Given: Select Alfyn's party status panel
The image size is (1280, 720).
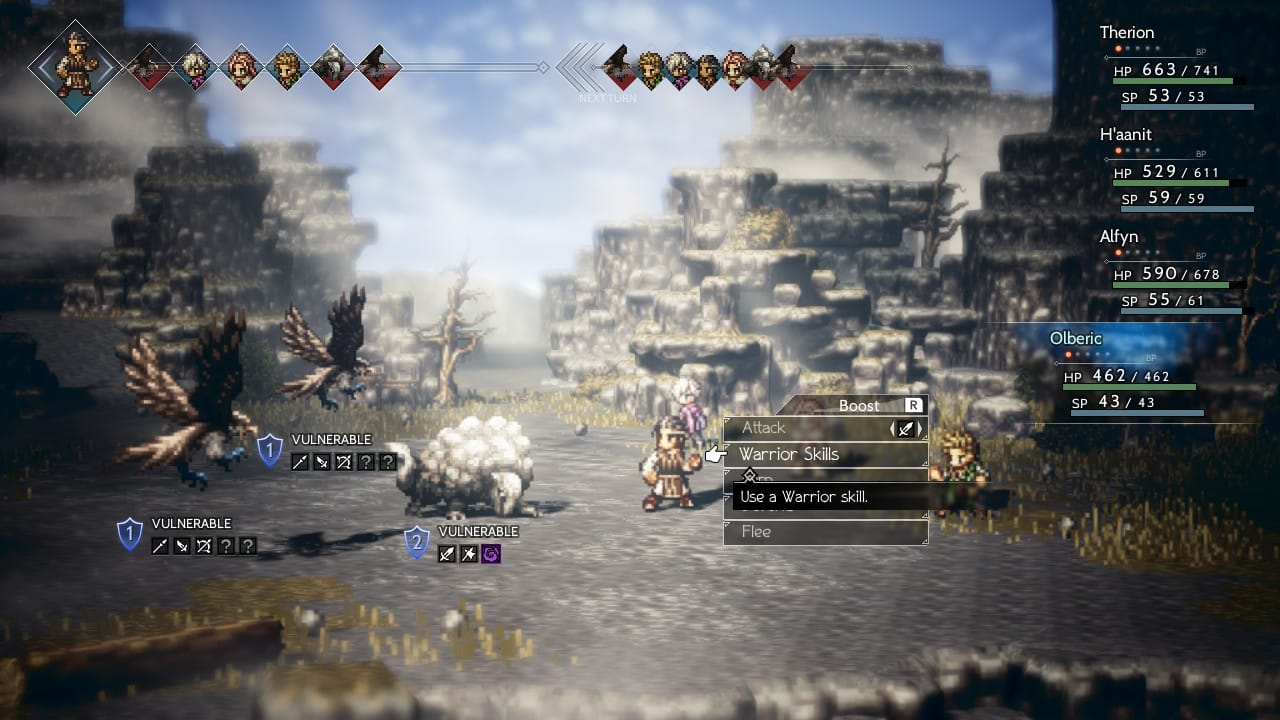Looking at the screenshot, I should click(x=1175, y=272).
